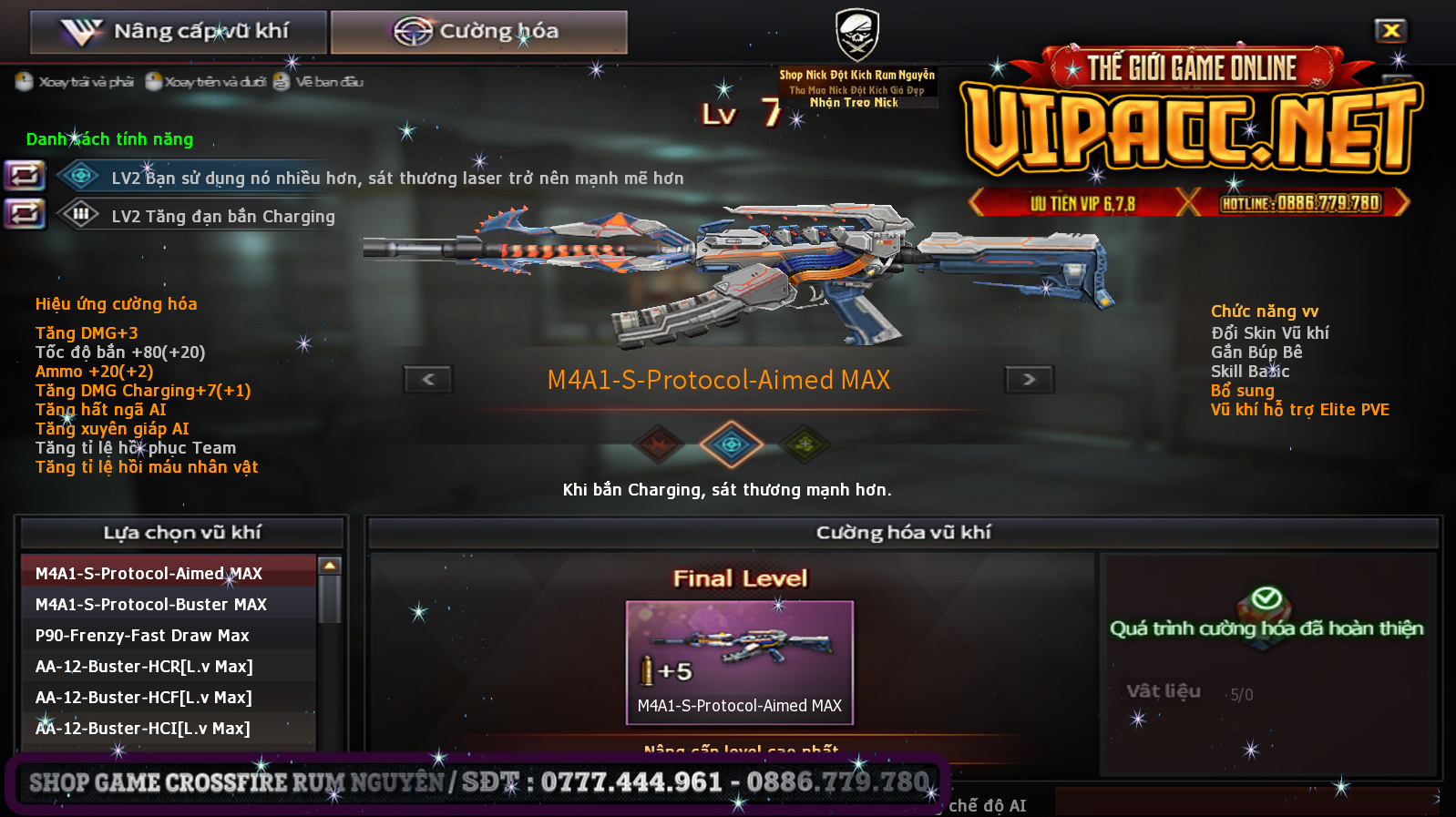Open the VIPACC.NET shop banner
This screenshot has width=1456, height=817.
1191,129
